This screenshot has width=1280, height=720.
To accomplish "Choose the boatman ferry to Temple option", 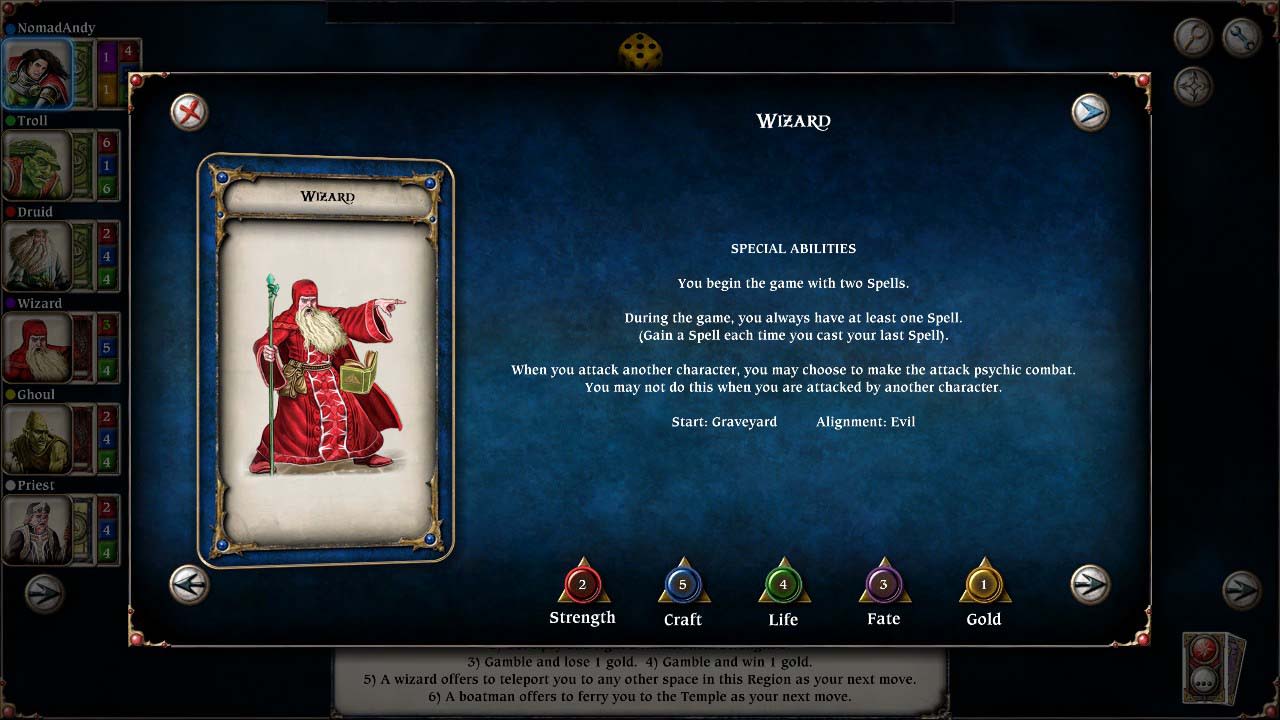I will coord(640,696).
